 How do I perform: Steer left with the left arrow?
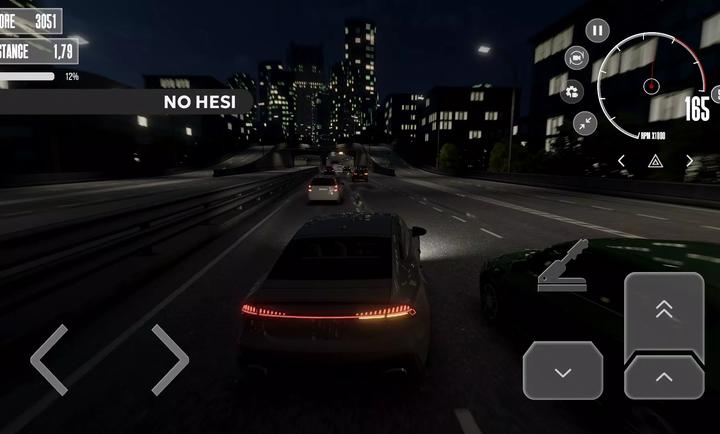(49, 359)
